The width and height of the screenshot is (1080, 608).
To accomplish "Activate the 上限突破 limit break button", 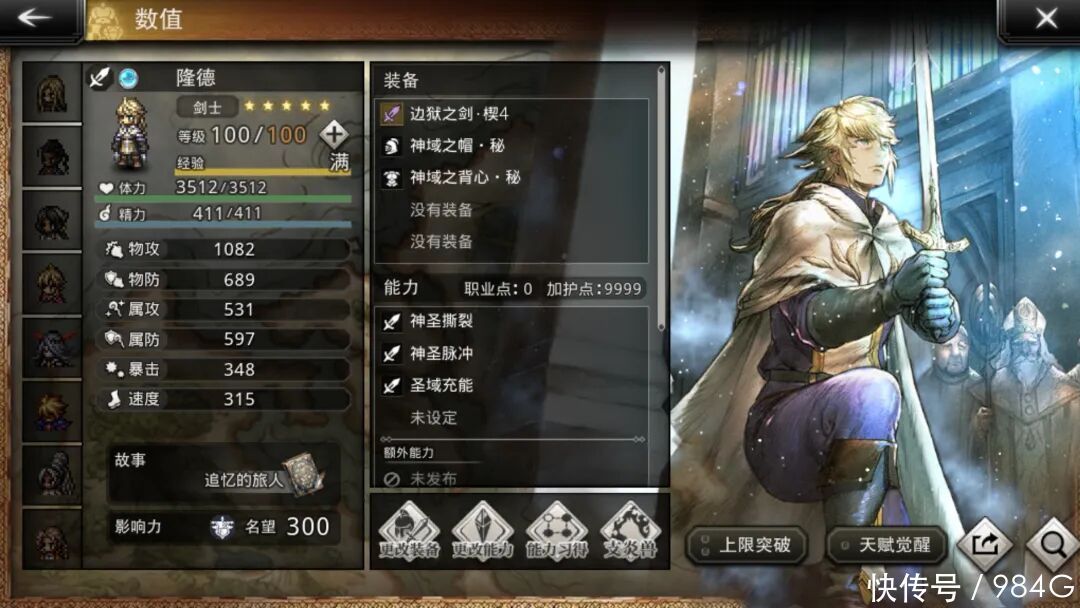I will coord(746,545).
